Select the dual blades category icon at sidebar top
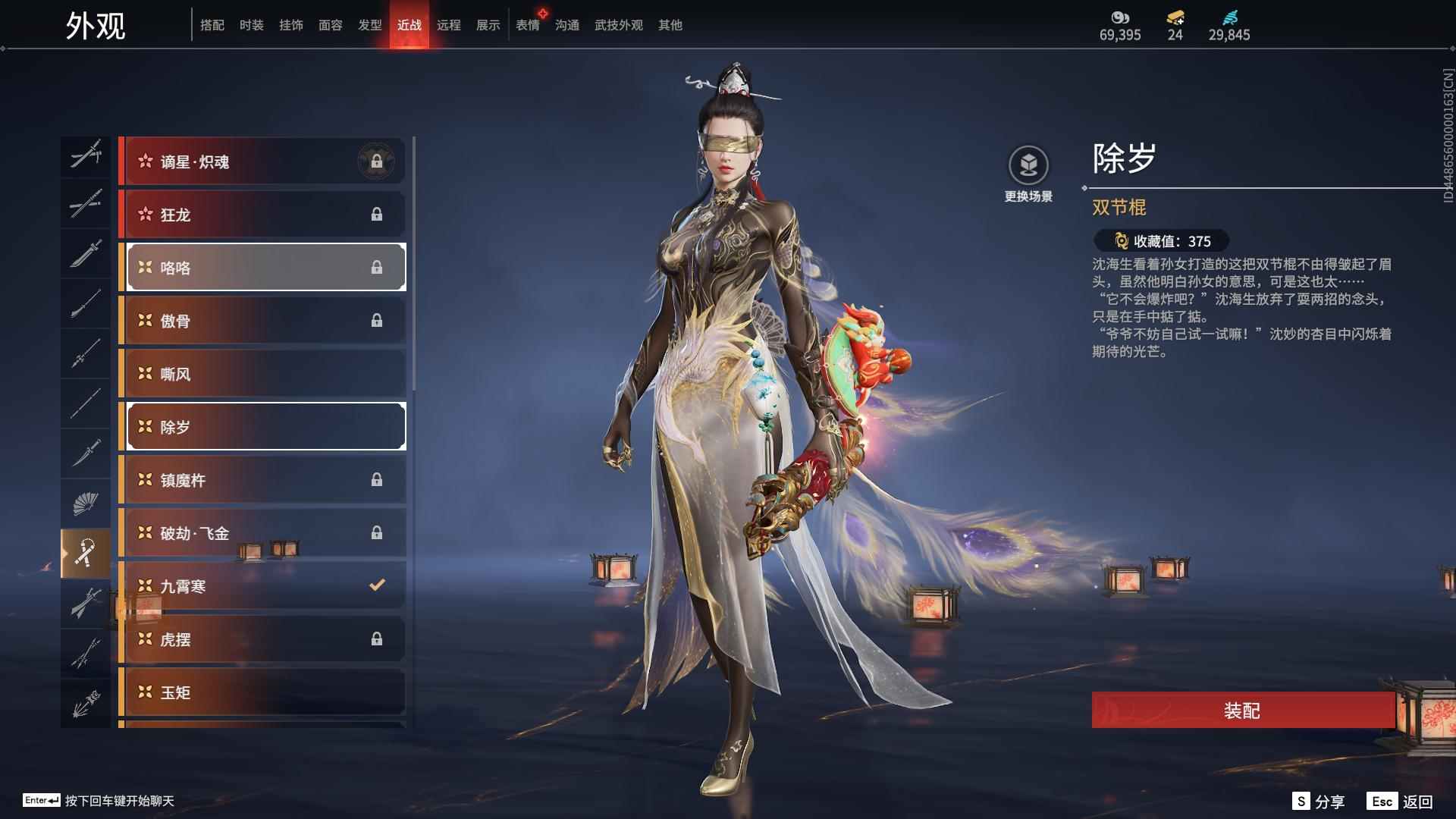Viewport: 1456px width, 819px height. [85, 155]
